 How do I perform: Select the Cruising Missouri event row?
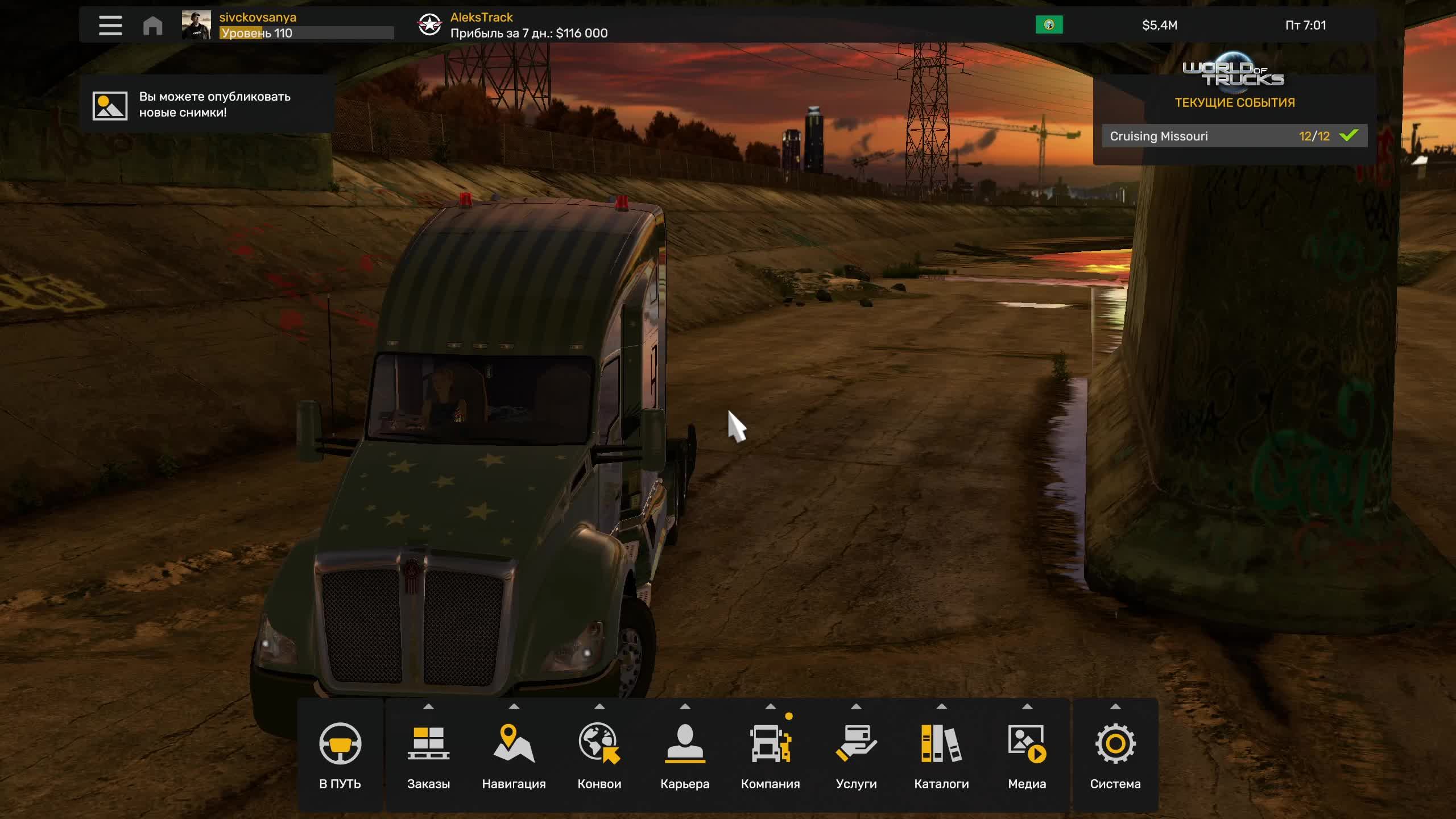coord(1234,136)
